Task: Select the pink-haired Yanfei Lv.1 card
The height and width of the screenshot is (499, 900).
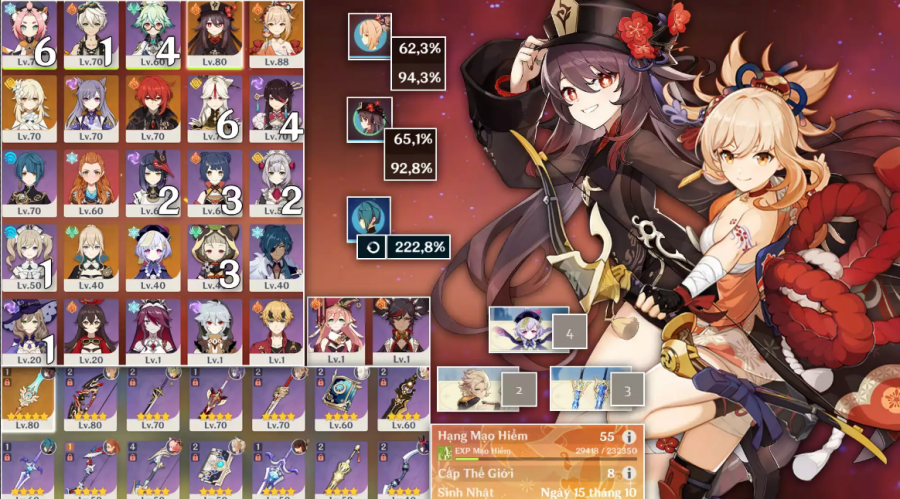Action: point(336,329)
